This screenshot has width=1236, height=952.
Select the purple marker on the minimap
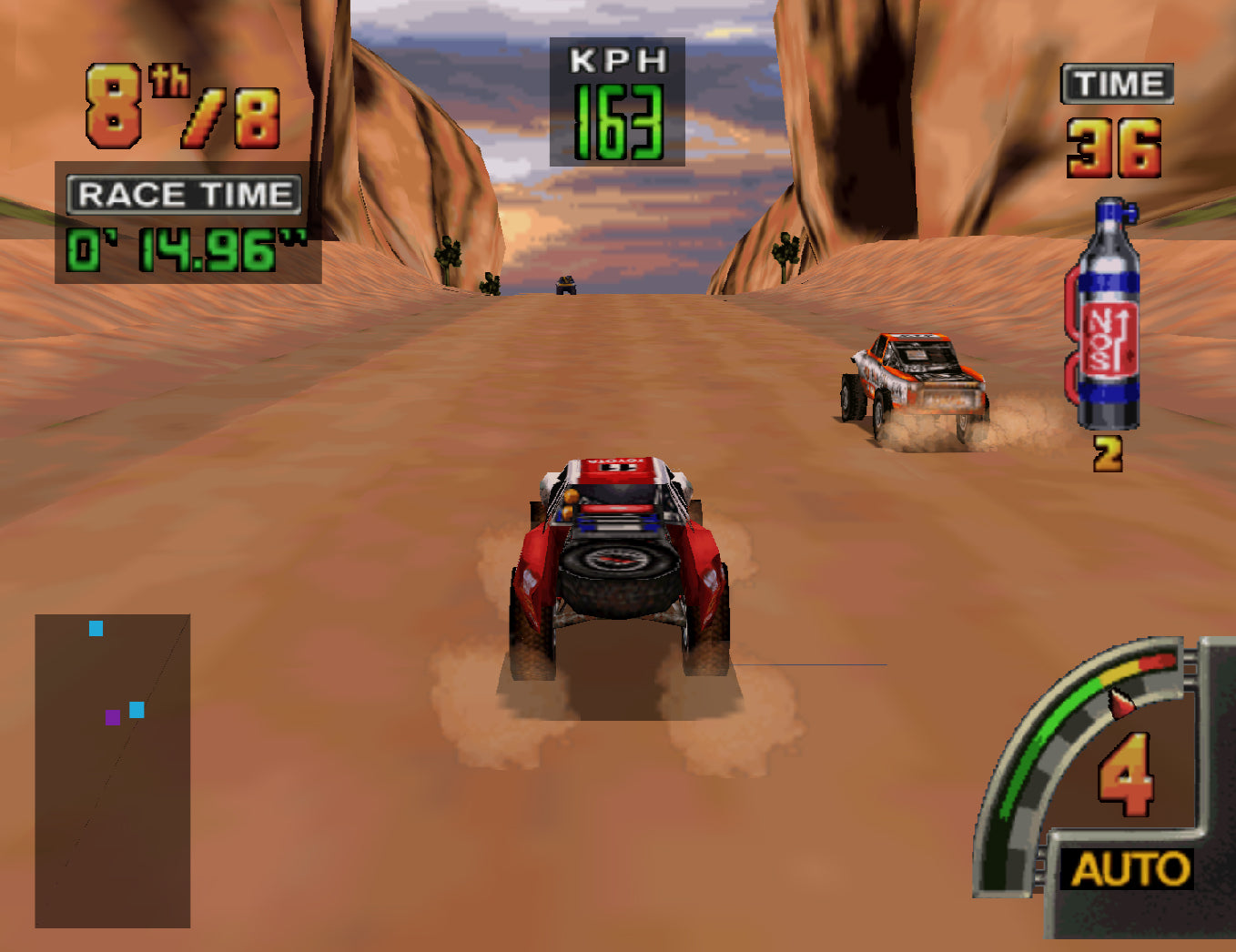[113, 717]
